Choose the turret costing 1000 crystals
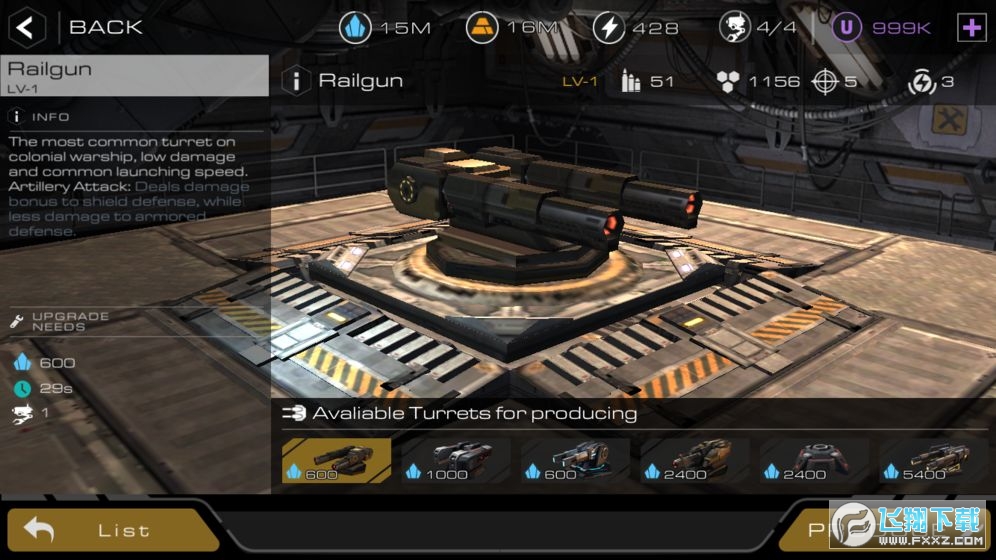The width and height of the screenshot is (996, 560). point(456,460)
